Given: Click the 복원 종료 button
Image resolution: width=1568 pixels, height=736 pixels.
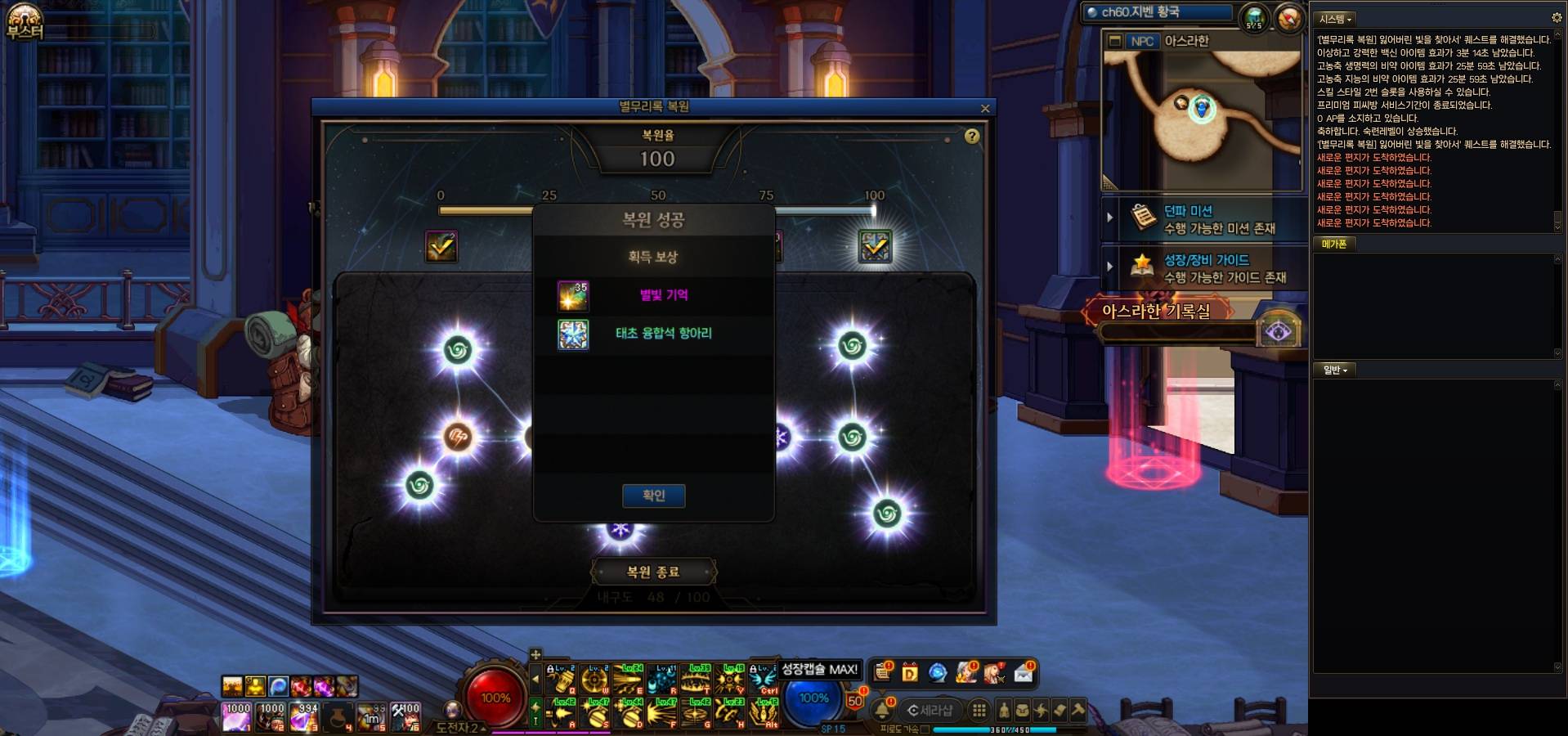Looking at the screenshot, I should tap(653, 572).
